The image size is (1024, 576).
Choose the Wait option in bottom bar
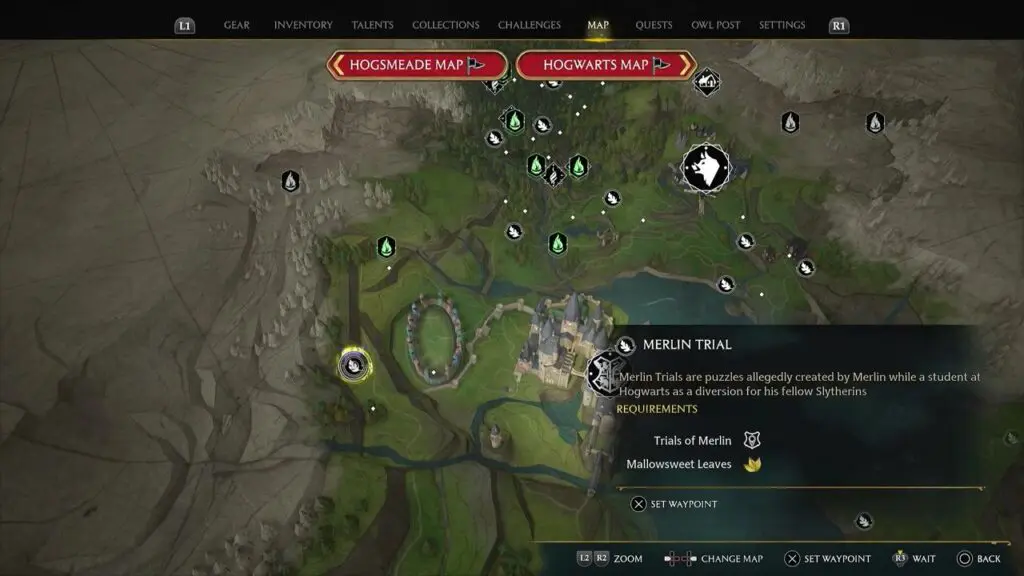(x=918, y=558)
